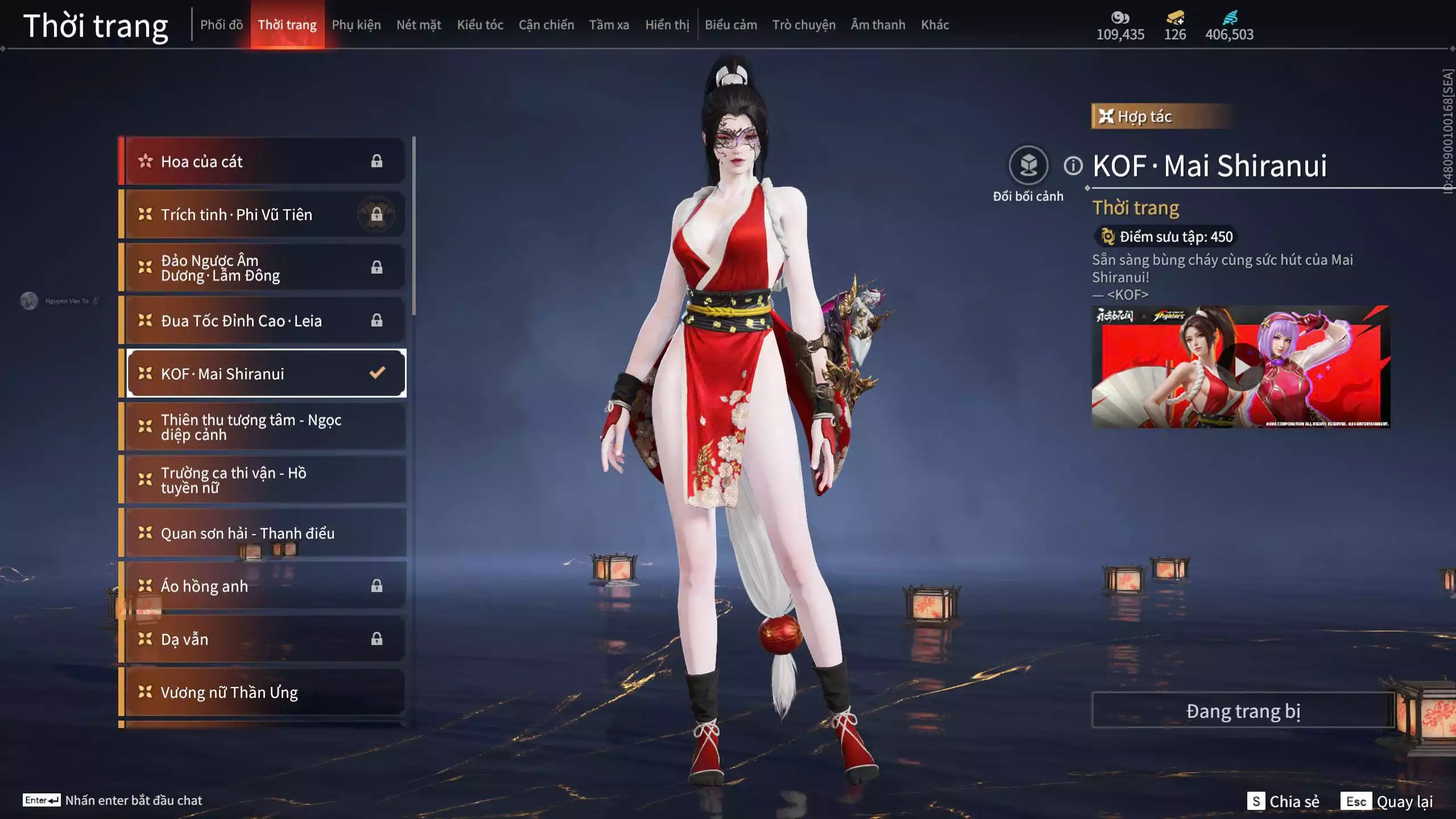Share the outfit with Chia sẻ
The width and height of the screenshot is (1456, 819).
point(1283,801)
